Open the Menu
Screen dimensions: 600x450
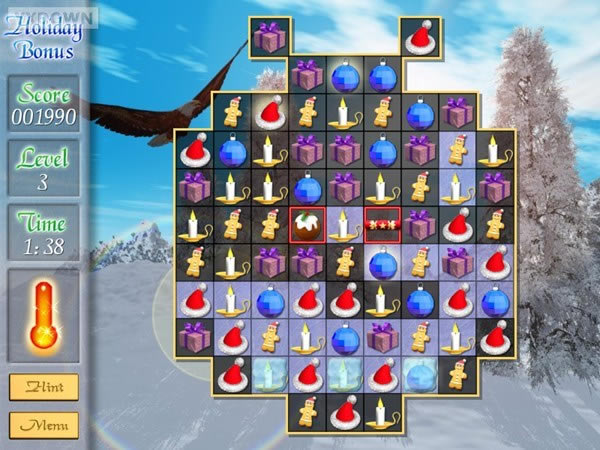(x=43, y=425)
